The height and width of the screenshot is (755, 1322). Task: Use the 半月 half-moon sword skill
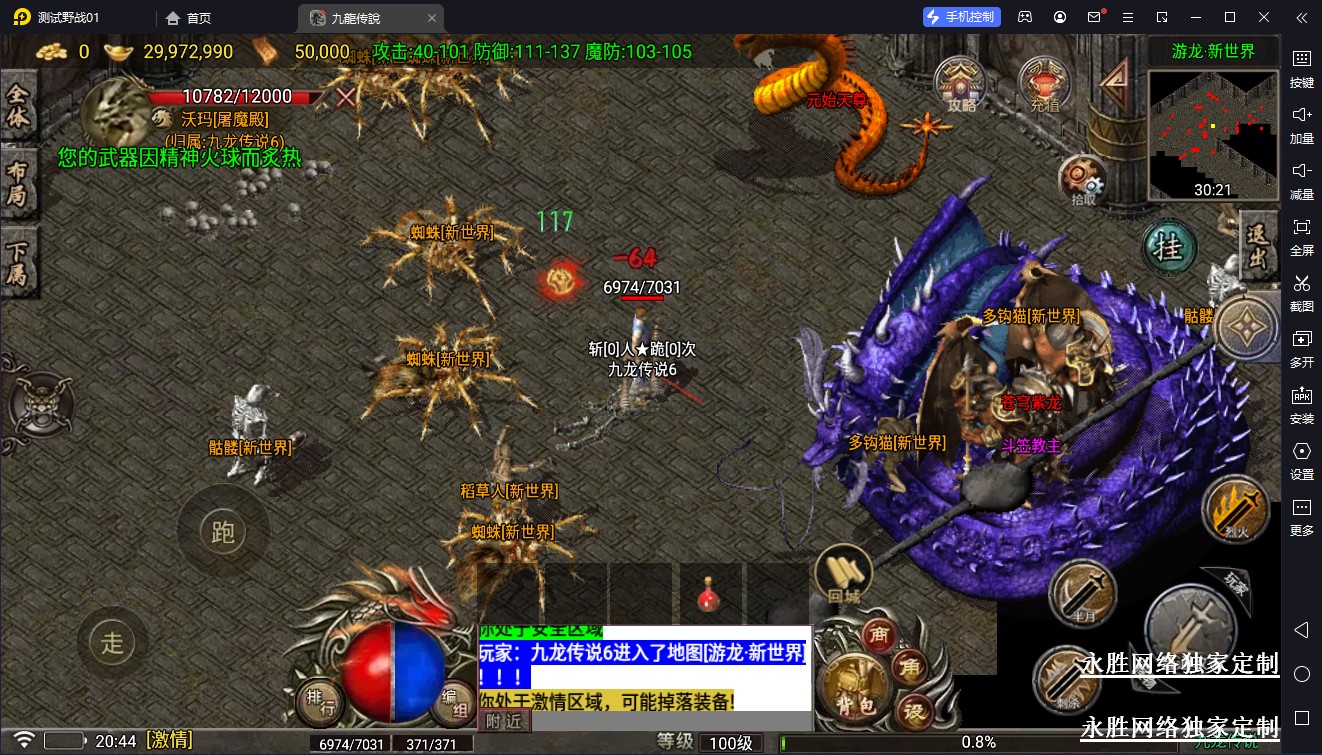point(1082,594)
